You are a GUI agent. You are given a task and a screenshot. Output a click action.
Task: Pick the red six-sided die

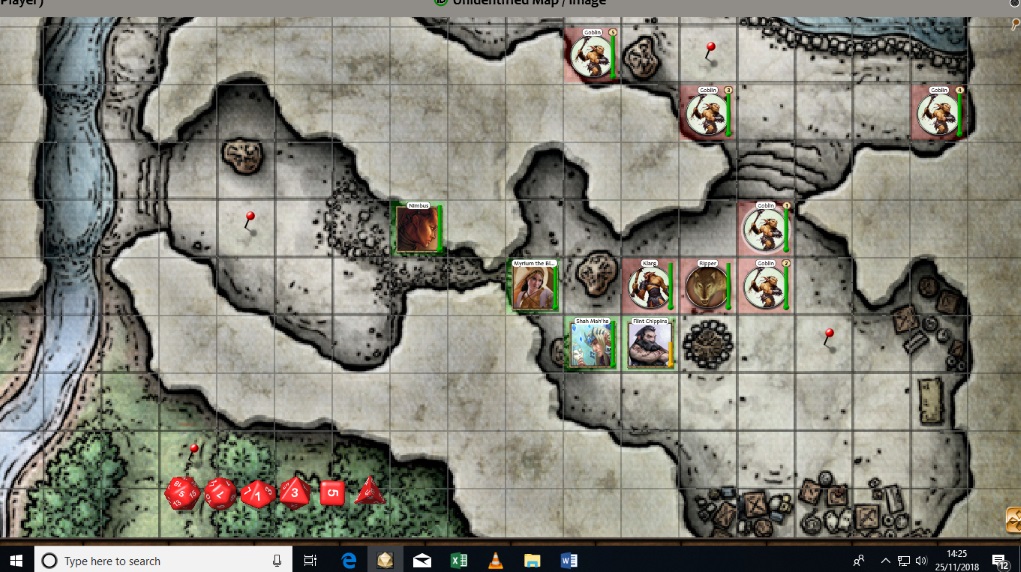332,492
